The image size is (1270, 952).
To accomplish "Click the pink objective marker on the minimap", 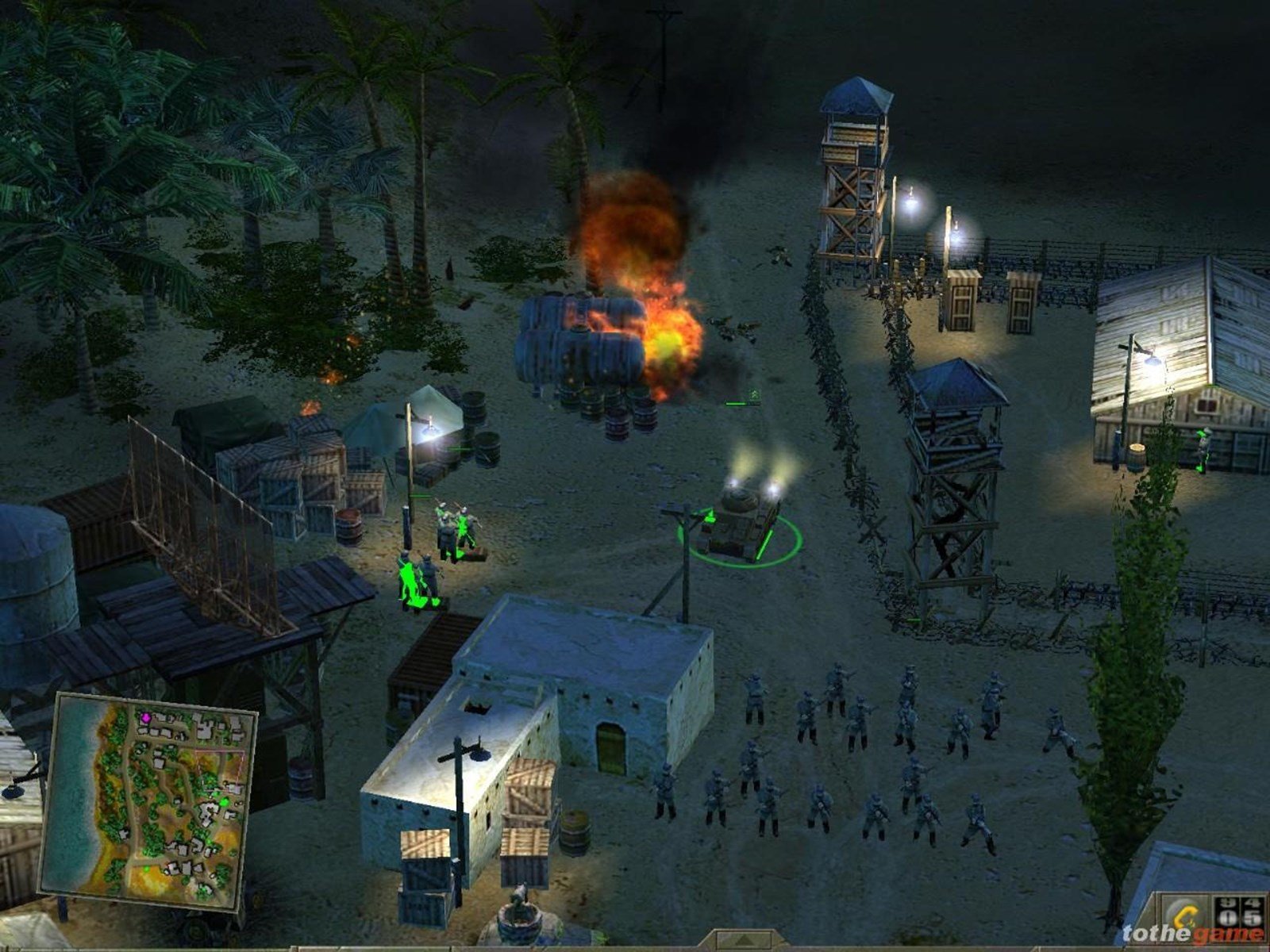I will (146, 717).
